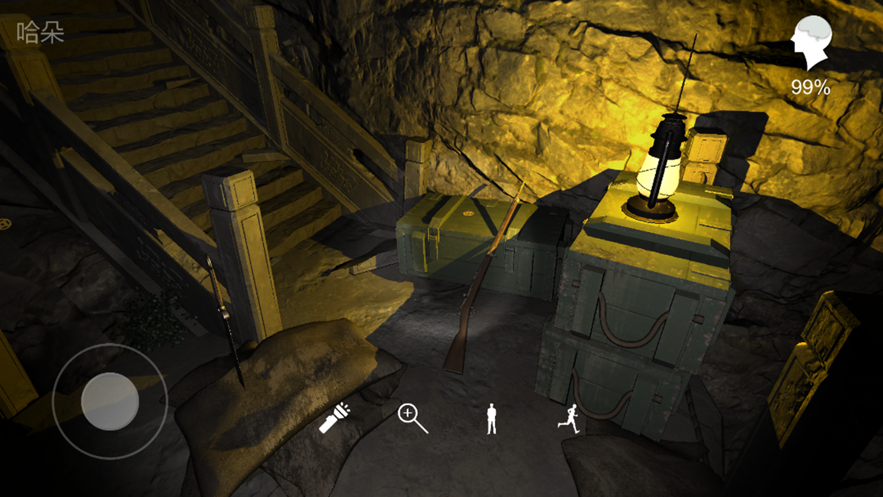The height and width of the screenshot is (497, 883).
Task: Activate the running figure sprint icon
Action: pyautogui.click(x=568, y=418)
